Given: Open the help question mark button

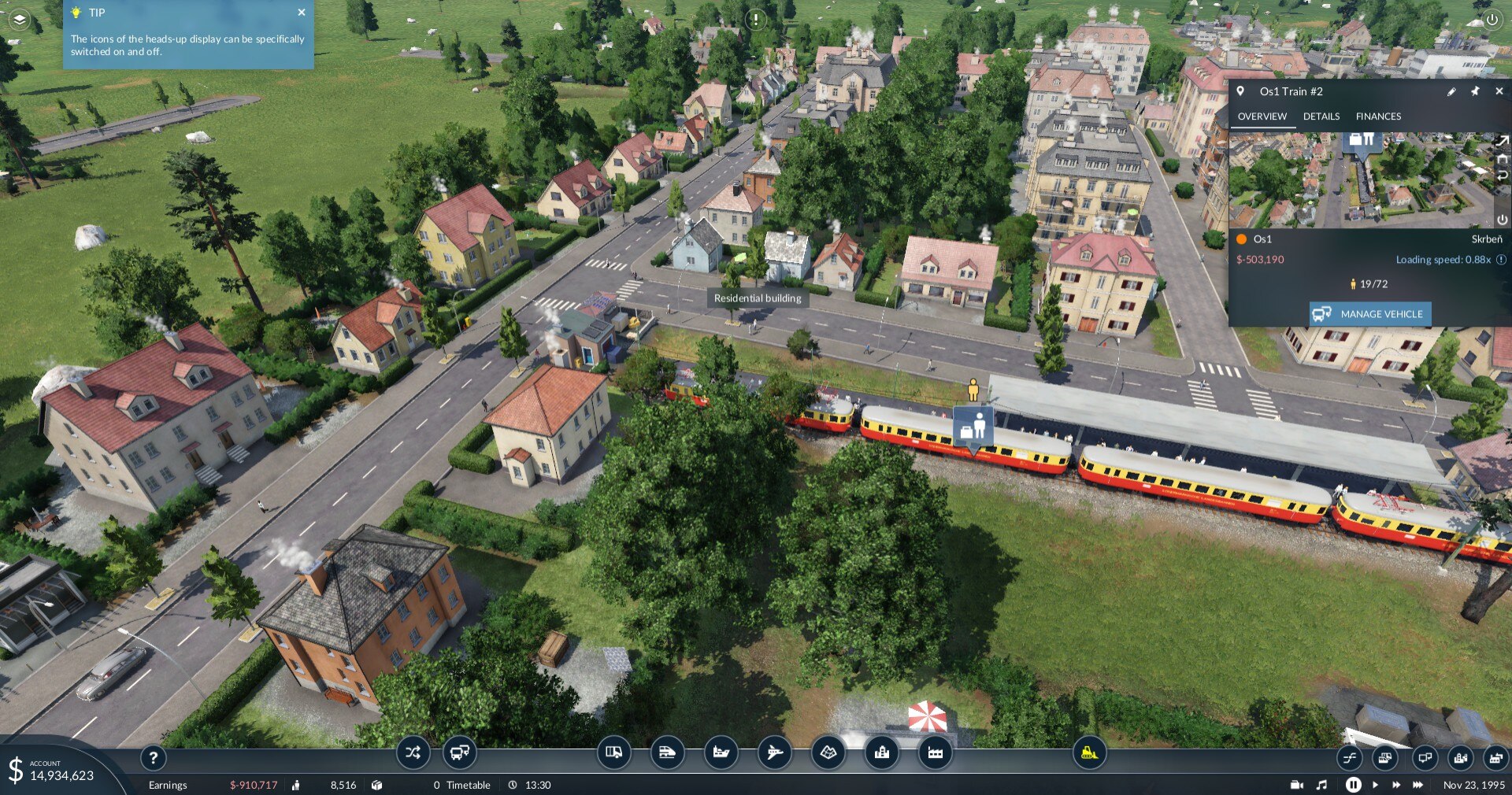Looking at the screenshot, I should pyautogui.click(x=154, y=758).
